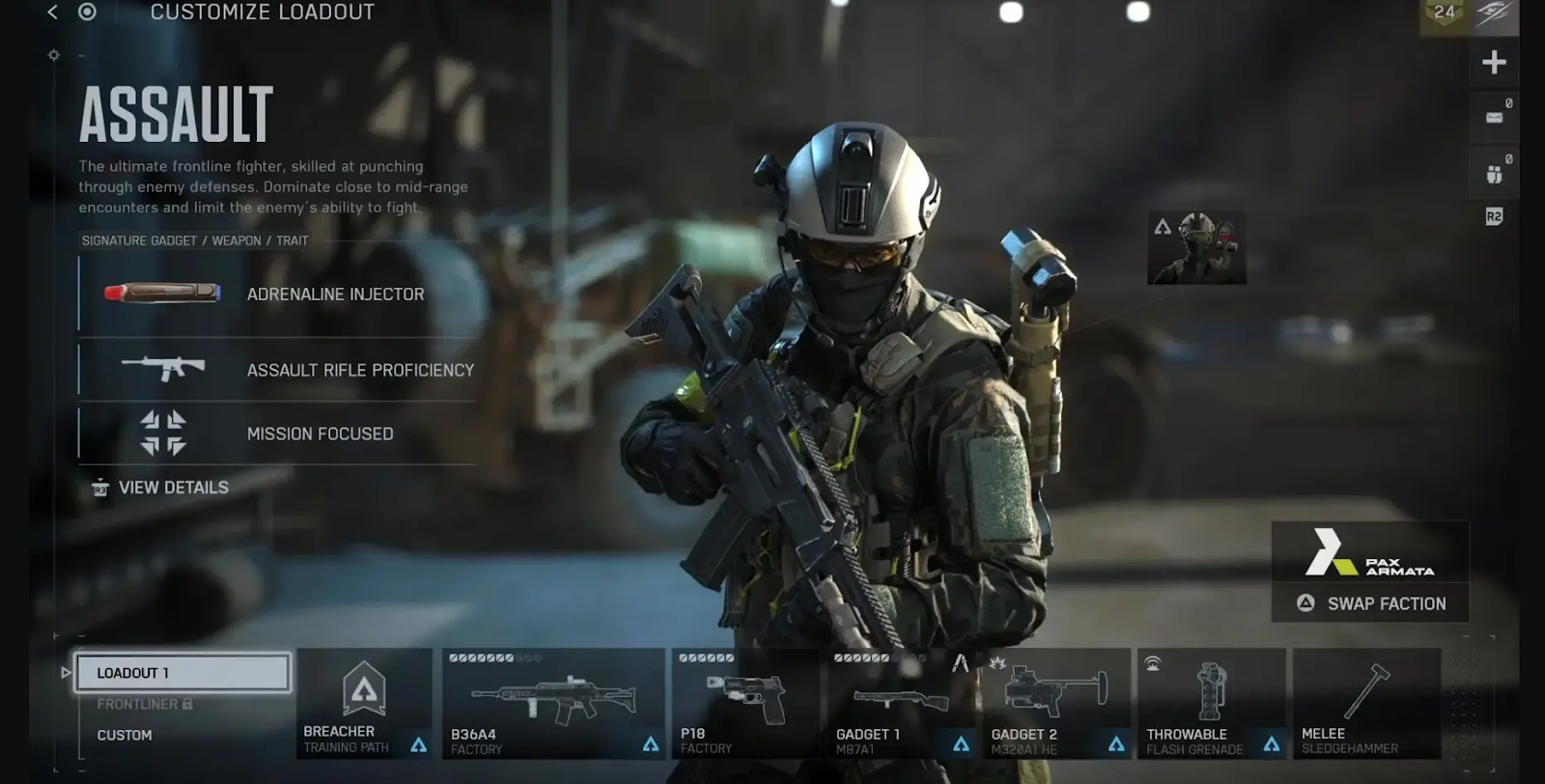Open Gadget 2 M320A1 HE slot
This screenshot has width=1545, height=784.
(1056, 703)
